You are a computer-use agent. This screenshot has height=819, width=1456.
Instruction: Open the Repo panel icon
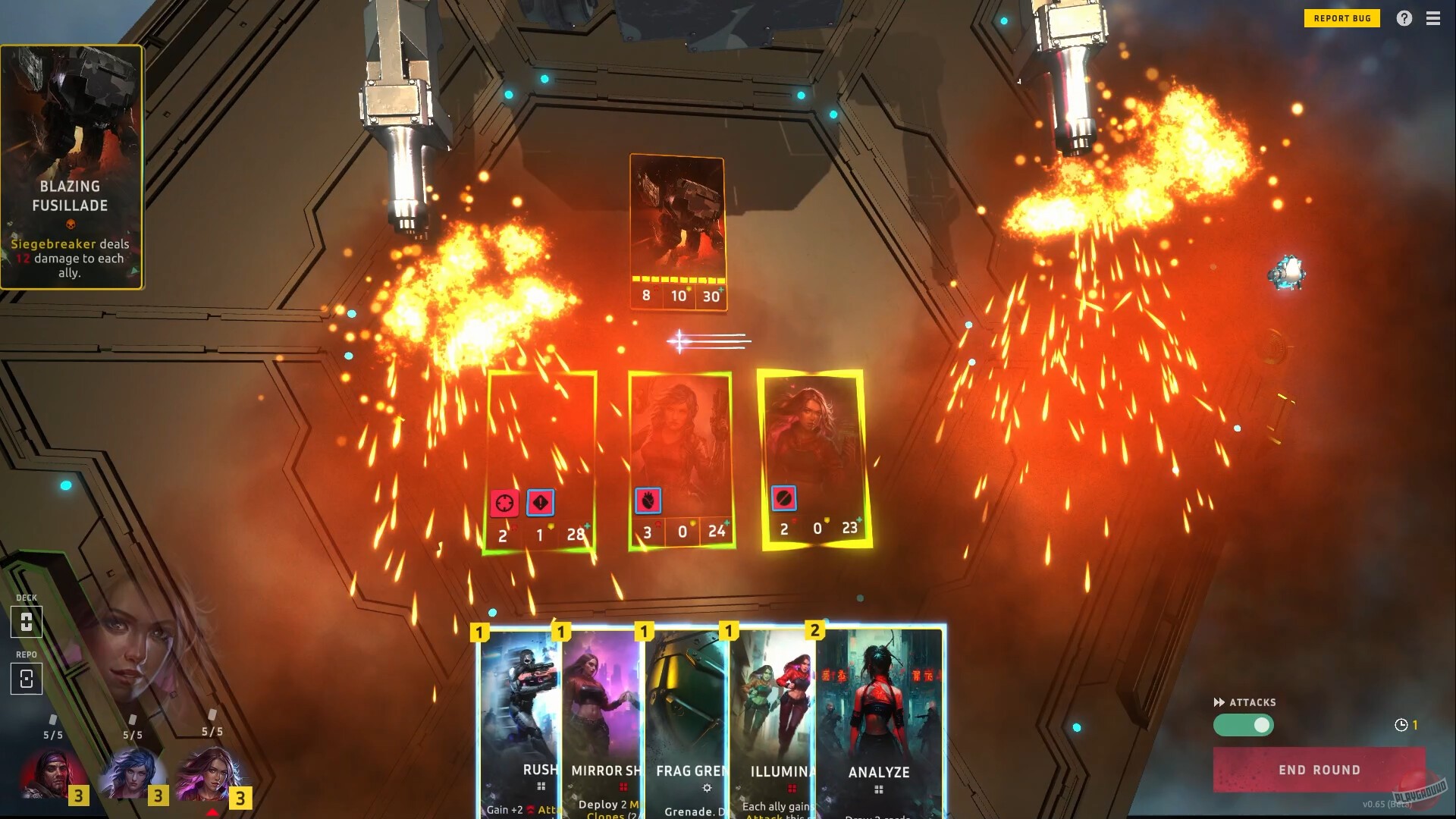[27, 679]
